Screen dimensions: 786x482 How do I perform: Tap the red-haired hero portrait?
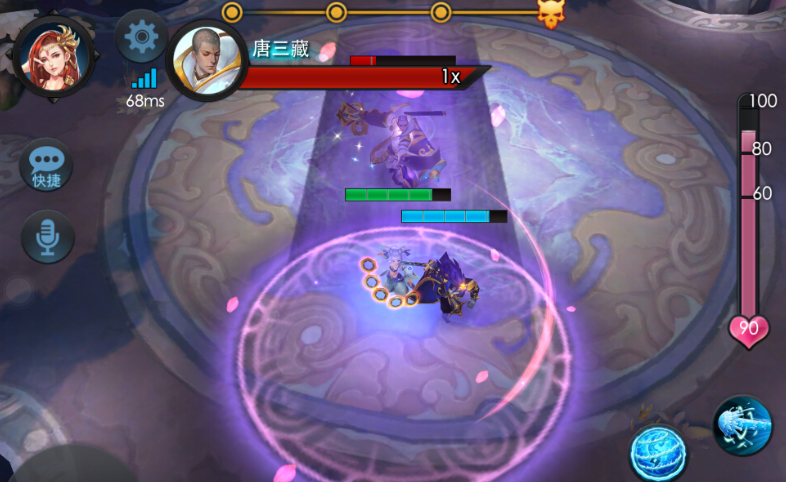coord(53,54)
